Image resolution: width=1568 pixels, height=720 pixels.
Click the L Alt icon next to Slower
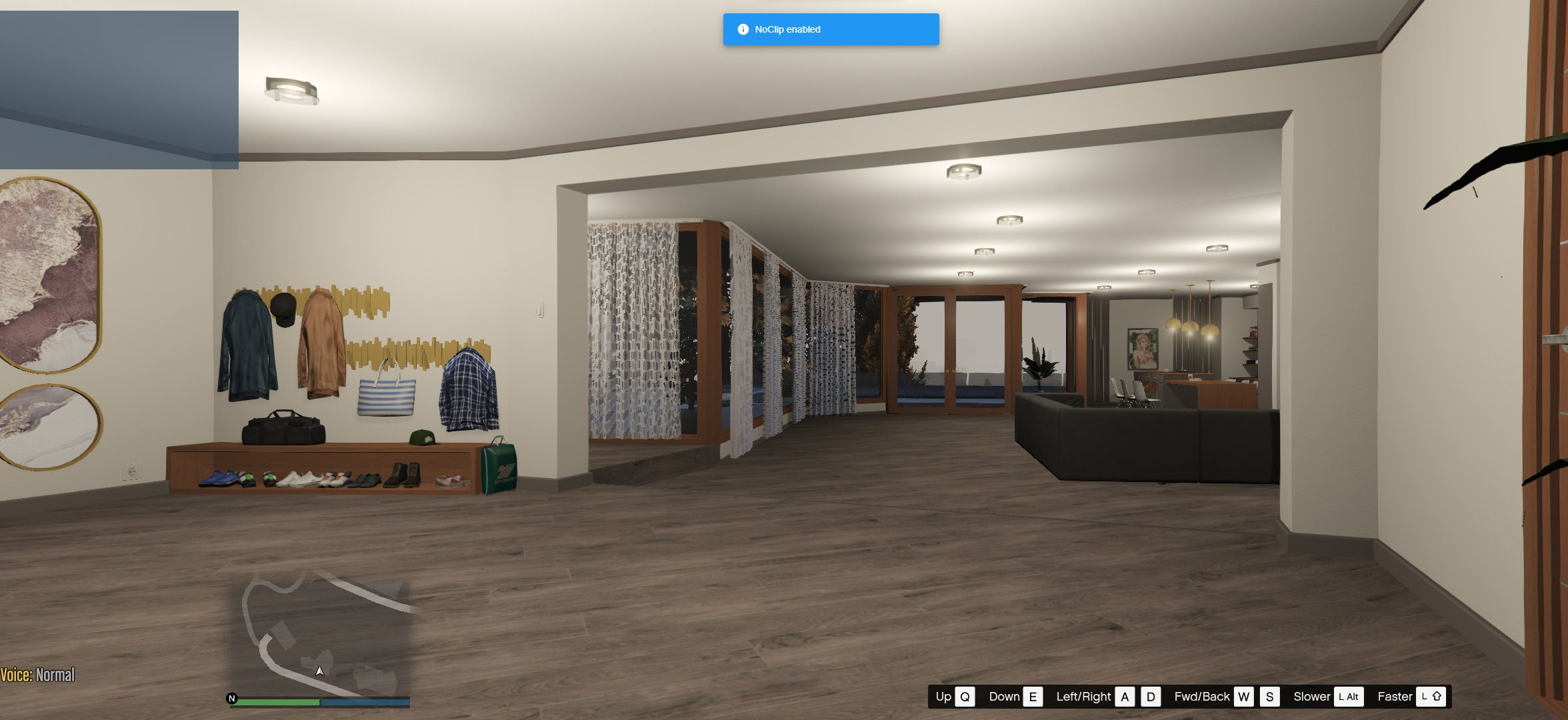coord(1349,697)
